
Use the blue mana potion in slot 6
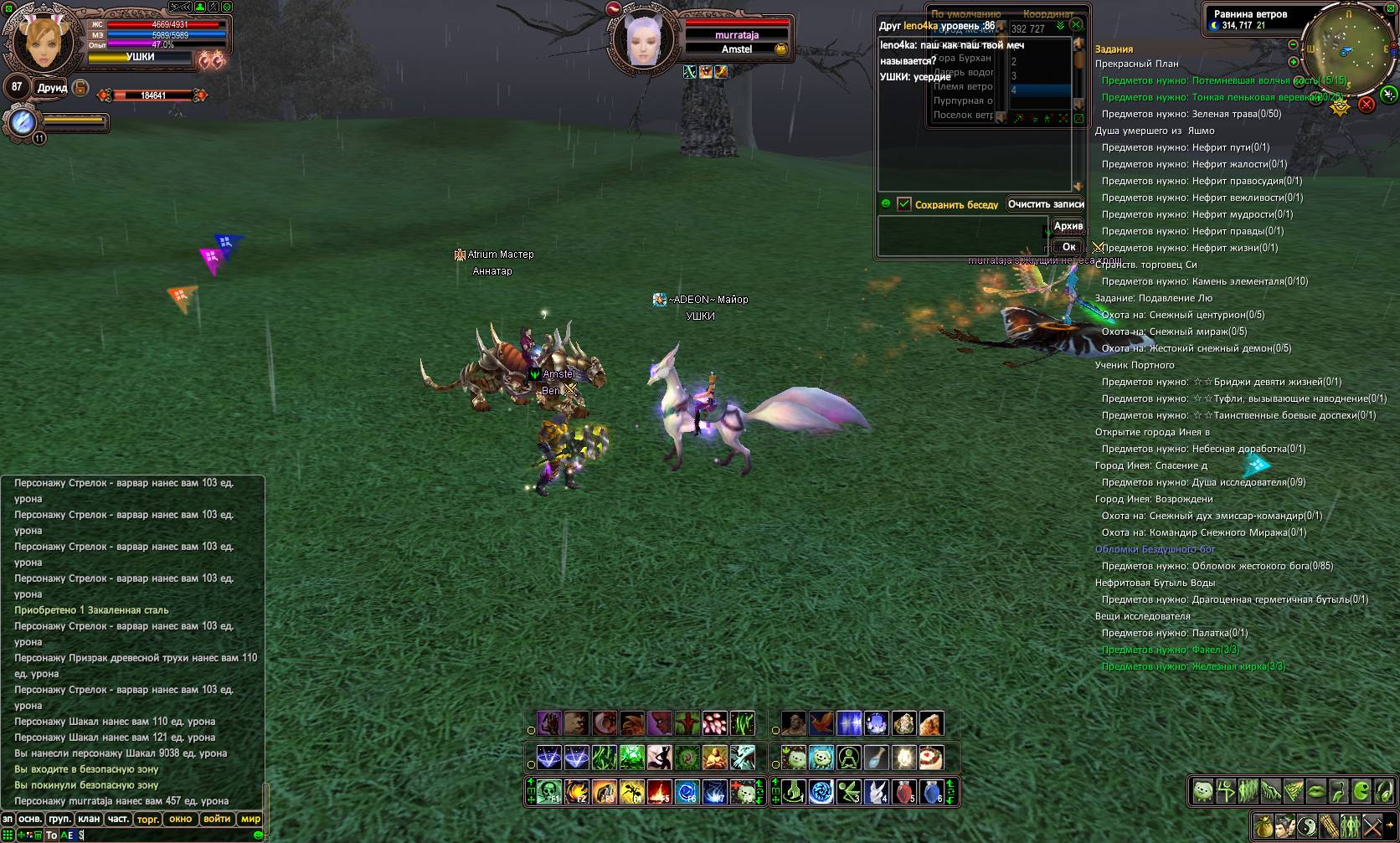click(931, 791)
